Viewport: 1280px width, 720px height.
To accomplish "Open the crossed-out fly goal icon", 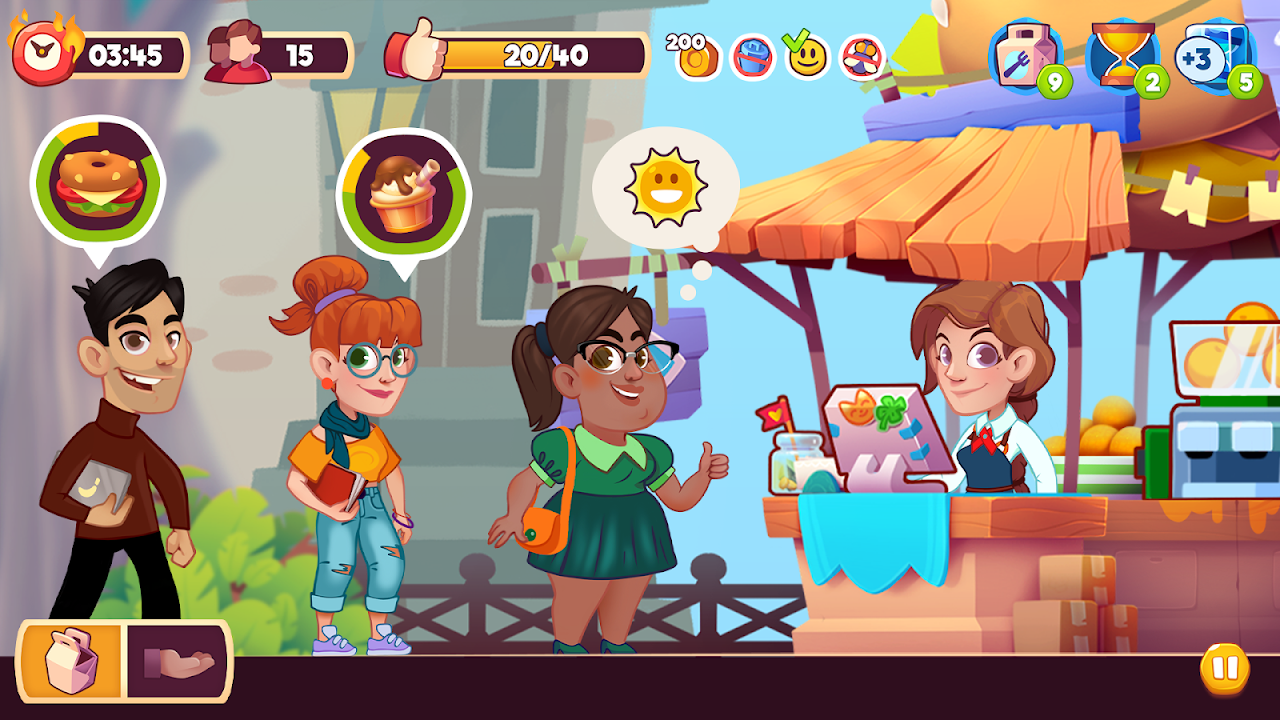I will pos(861,57).
